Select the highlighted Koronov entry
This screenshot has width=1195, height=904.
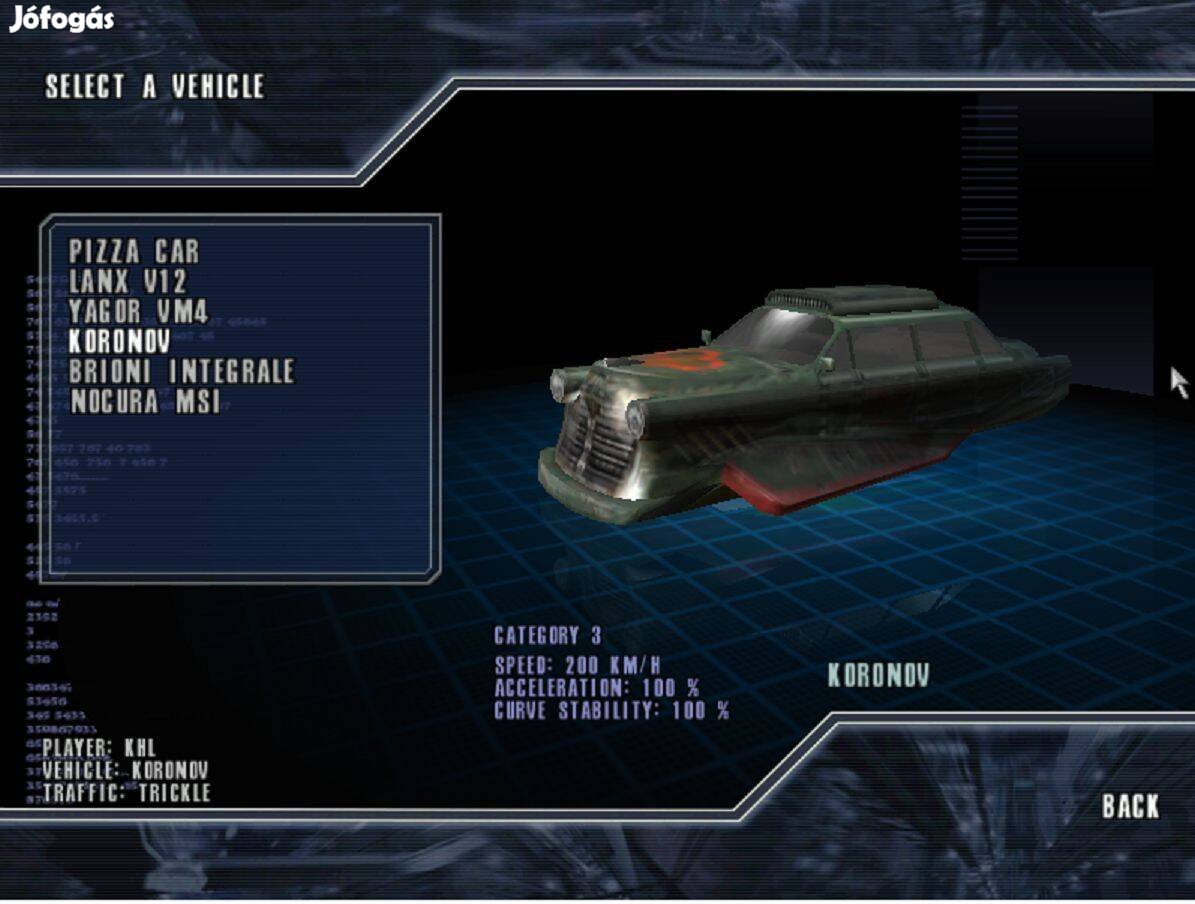[x=119, y=341]
